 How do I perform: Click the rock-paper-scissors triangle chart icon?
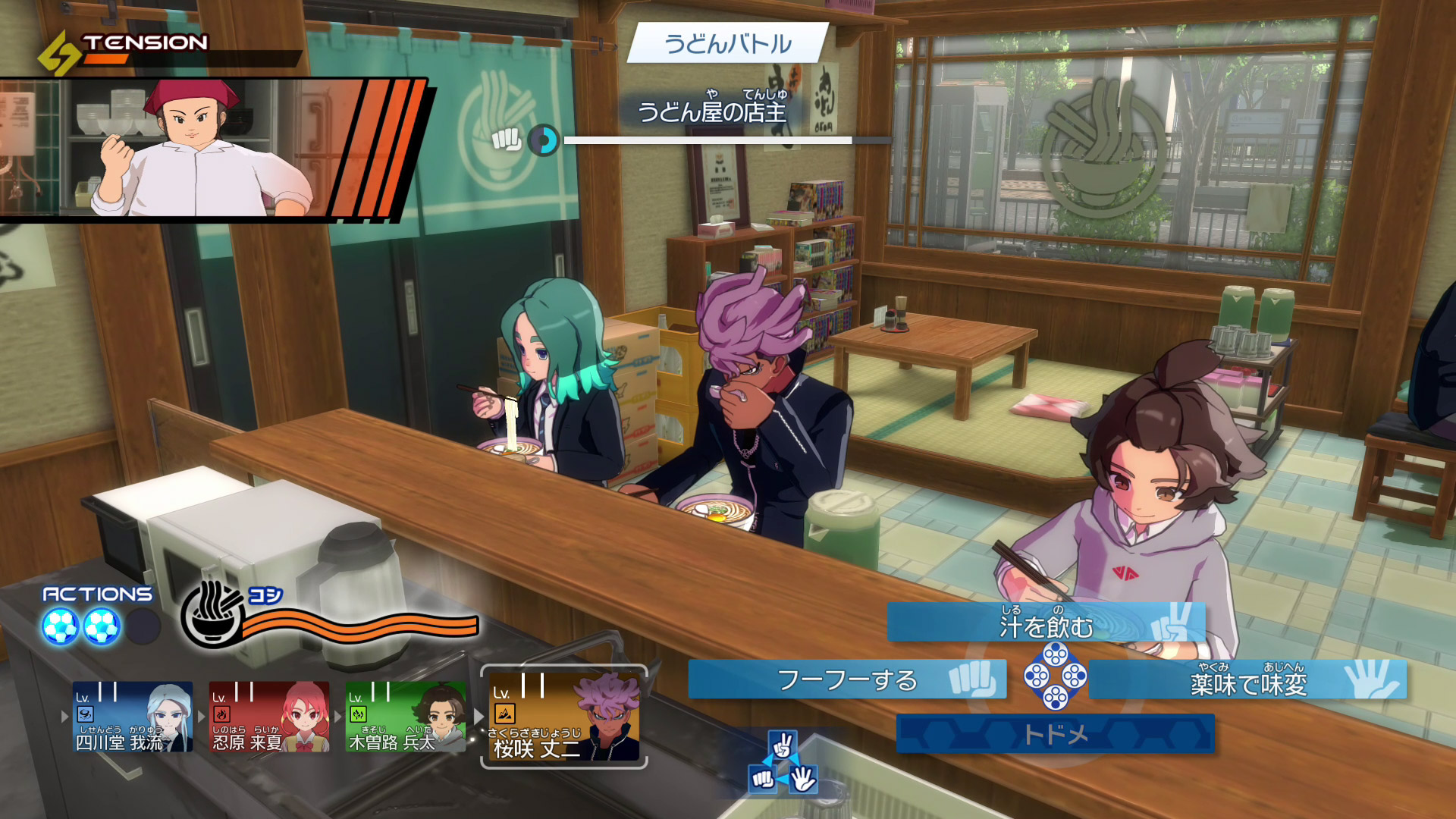point(782,763)
